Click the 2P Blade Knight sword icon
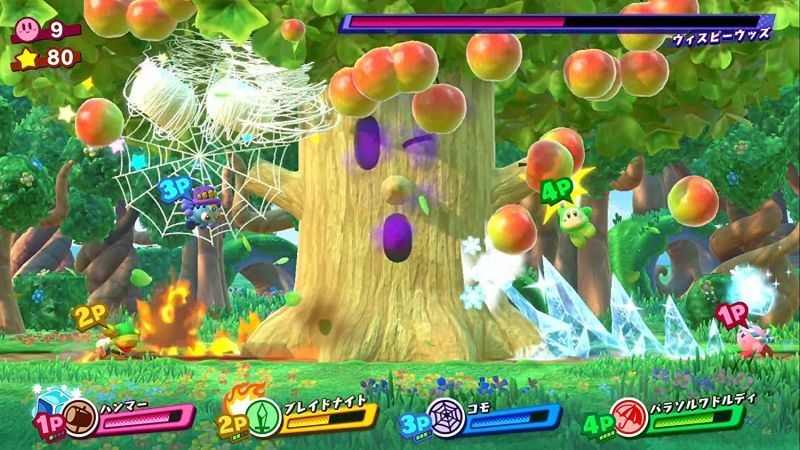Viewport: 800px width, 450px height. (x=266, y=417)
